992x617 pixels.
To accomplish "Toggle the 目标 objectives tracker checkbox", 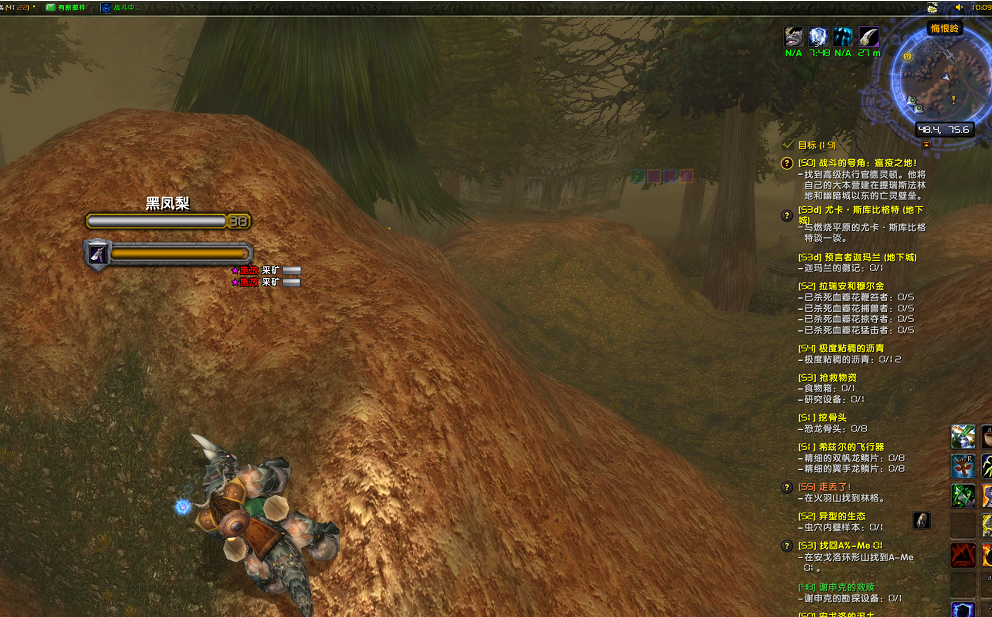I will tap(788, 145).
